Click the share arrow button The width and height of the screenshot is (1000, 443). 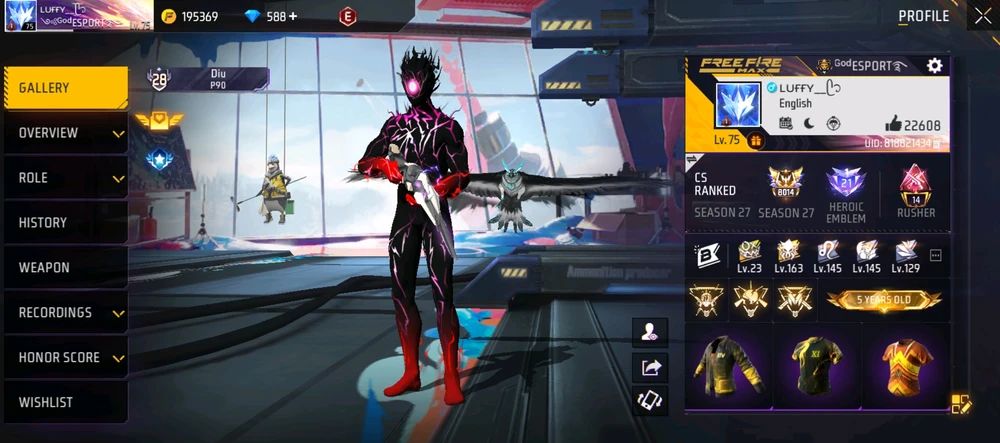point(652,367)
